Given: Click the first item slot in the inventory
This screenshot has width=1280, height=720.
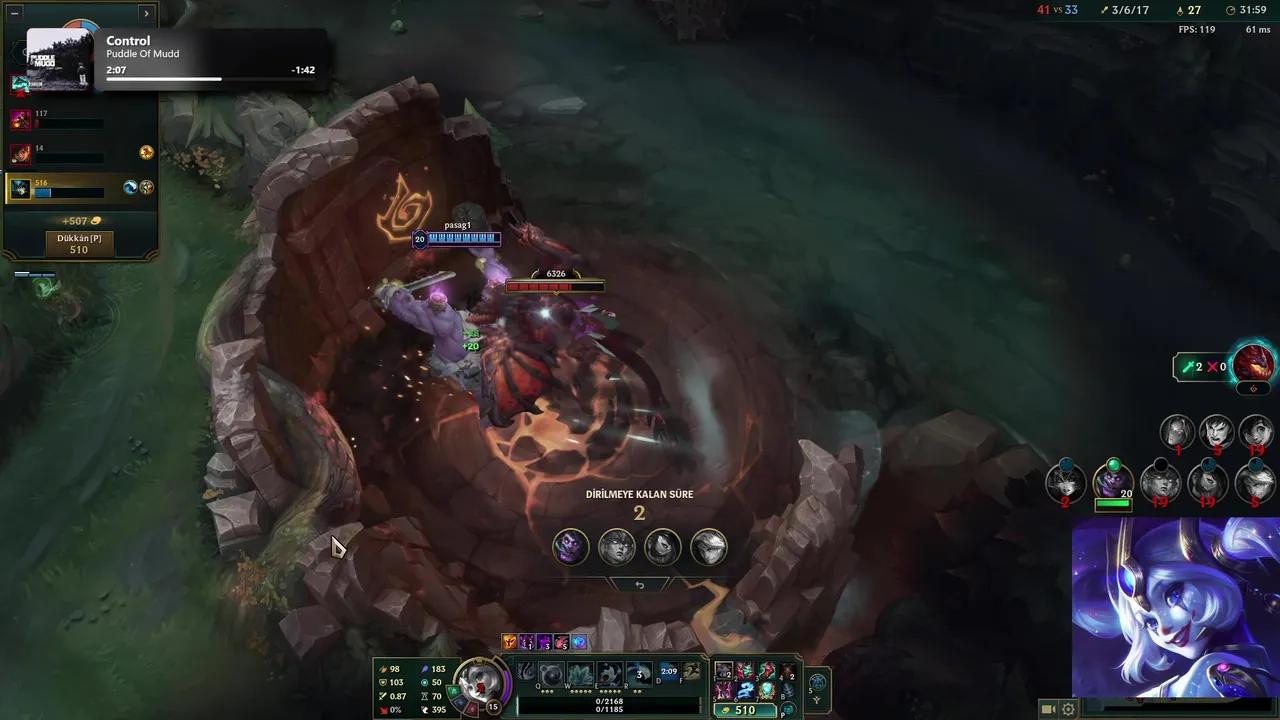Looking at the screenshot, I should [722, 671].
